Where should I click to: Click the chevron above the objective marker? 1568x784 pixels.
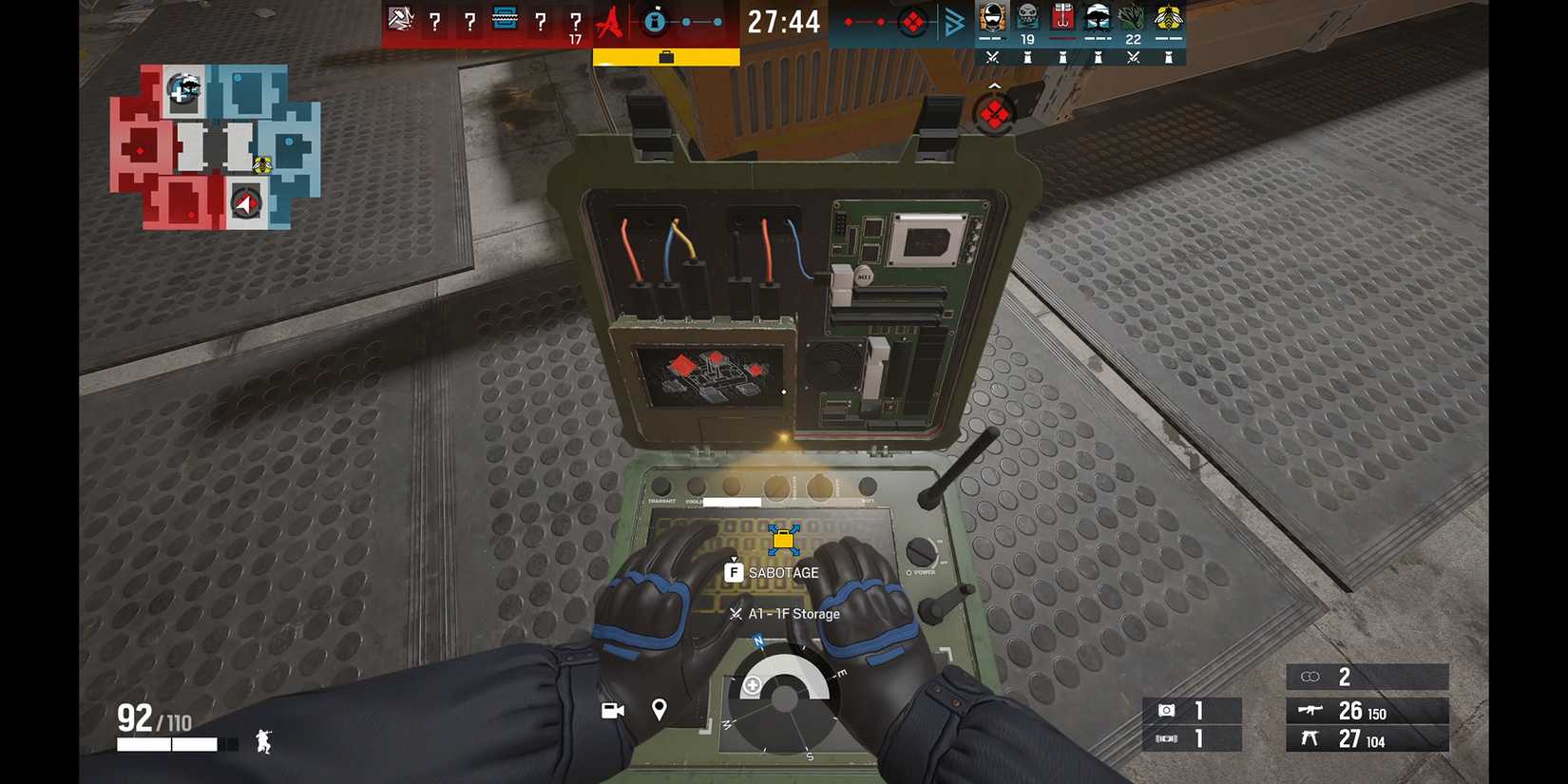pyautogui.click(x=994, y=86)
